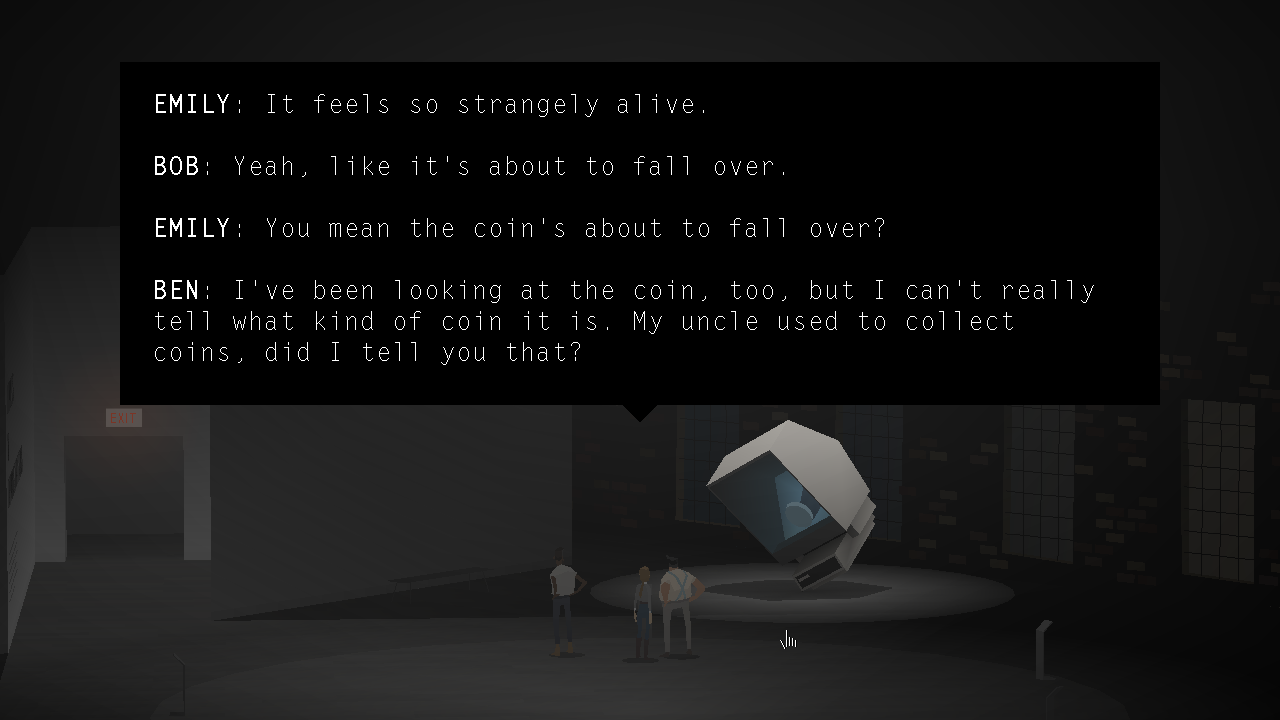1280x720 pixels.
Task: Click the BOB speaker name label
Action: point(176,166)
